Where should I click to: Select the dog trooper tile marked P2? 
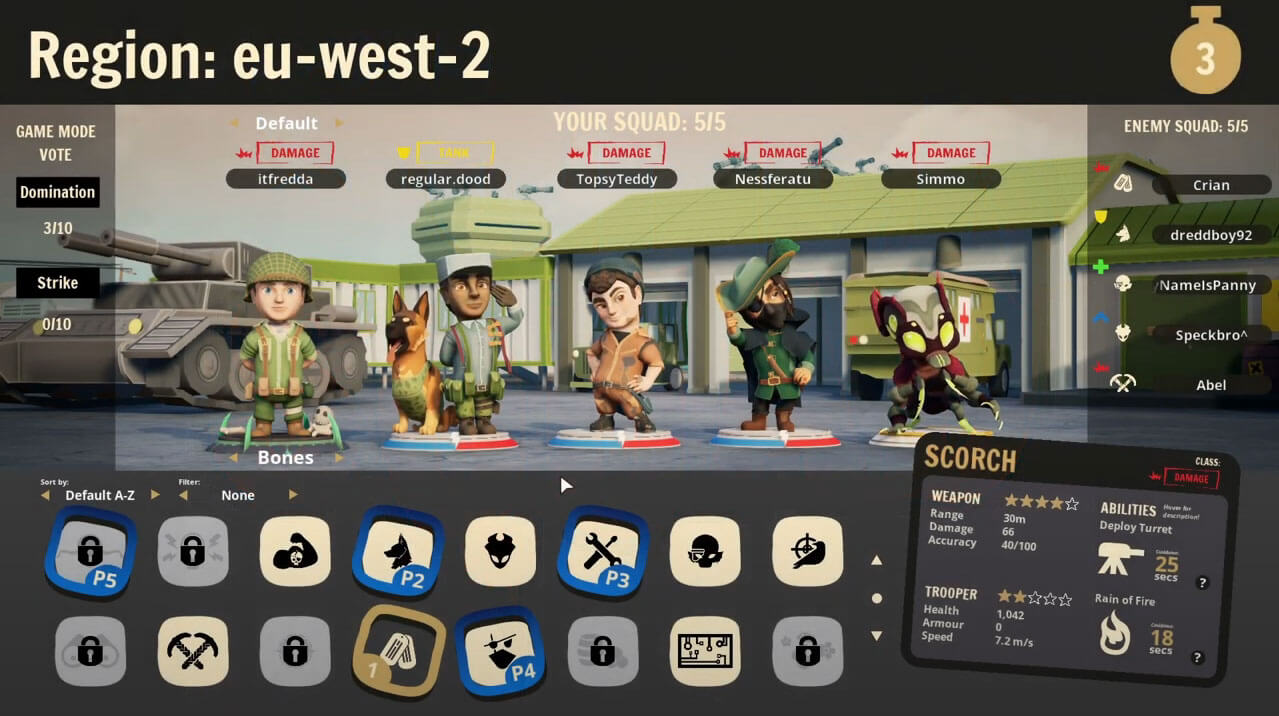point(397,551)
